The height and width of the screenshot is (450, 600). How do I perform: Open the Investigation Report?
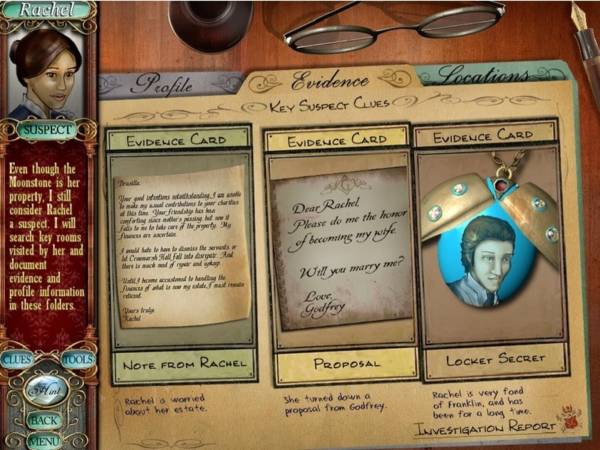point(485,427)
